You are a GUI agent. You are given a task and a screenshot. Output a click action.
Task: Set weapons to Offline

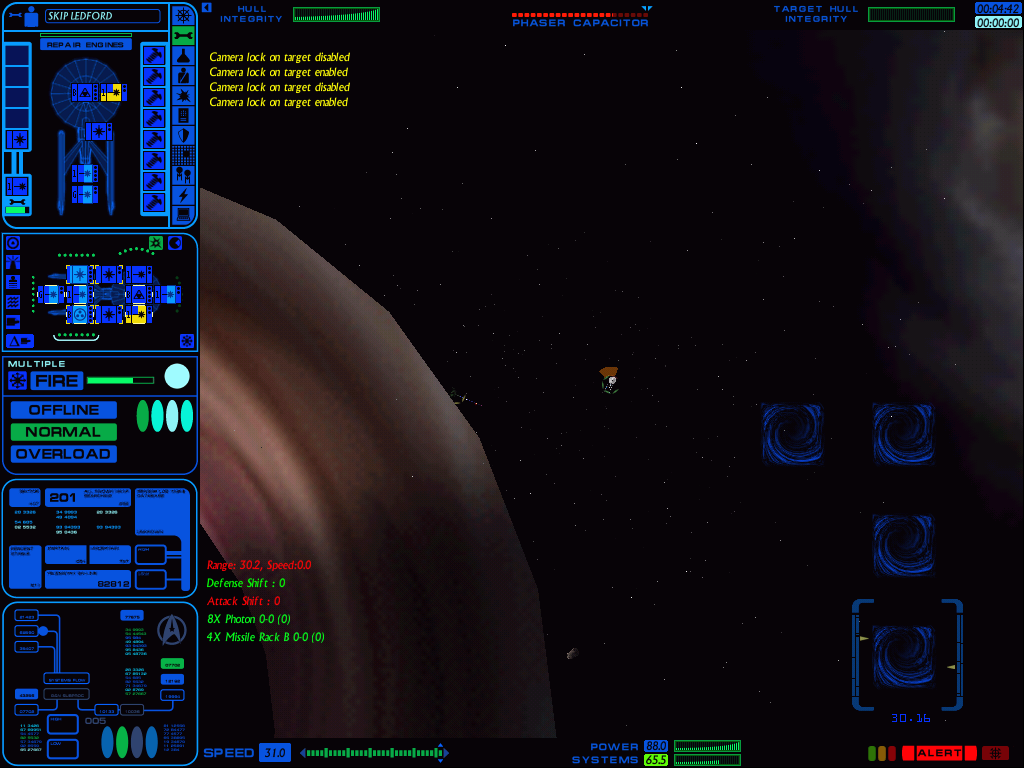tap(64, 410)
